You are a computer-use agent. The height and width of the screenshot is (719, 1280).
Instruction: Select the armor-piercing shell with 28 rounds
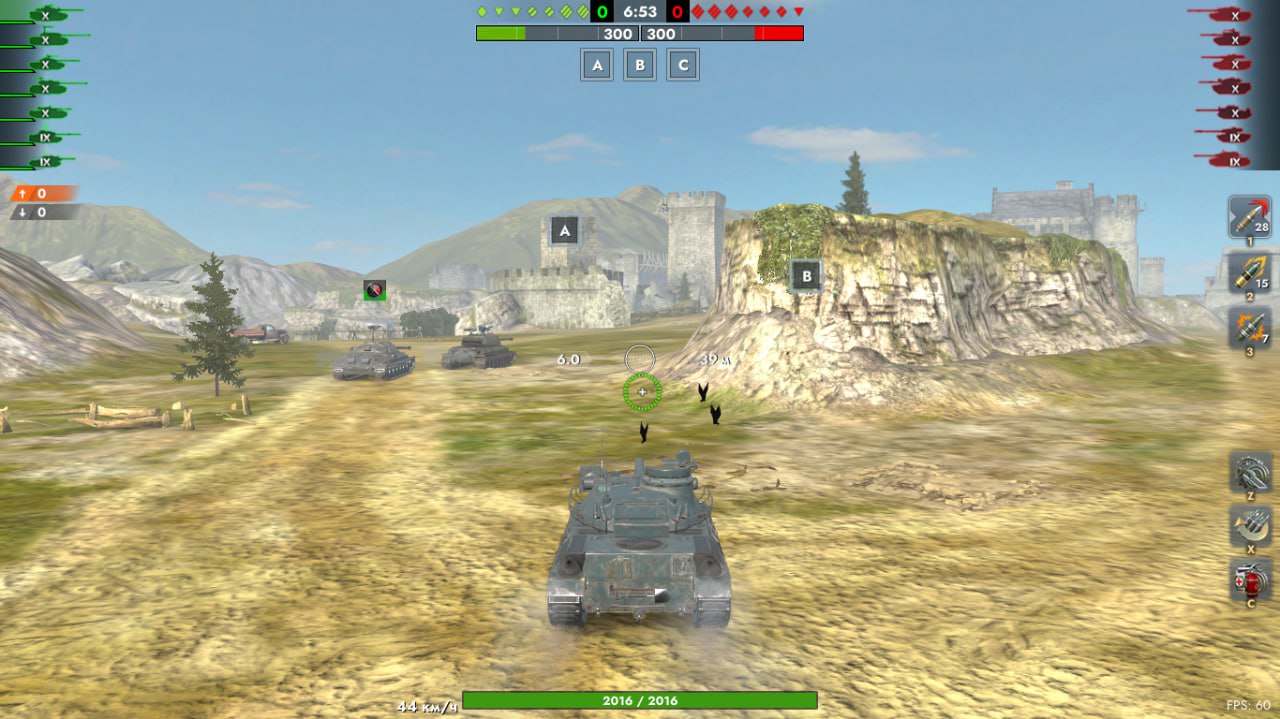coord(1249,217)
